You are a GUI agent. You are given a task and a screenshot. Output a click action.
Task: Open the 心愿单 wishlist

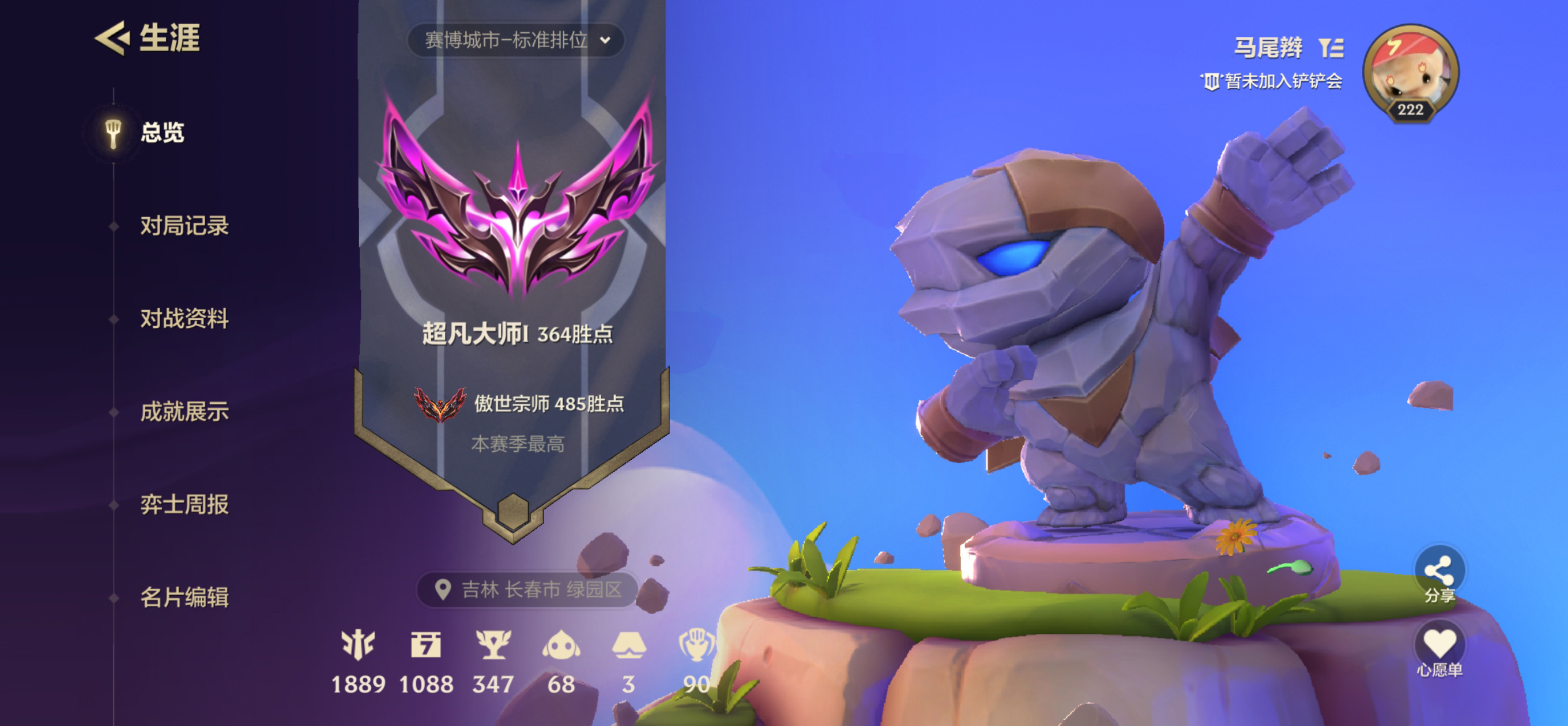[1439, 650]
